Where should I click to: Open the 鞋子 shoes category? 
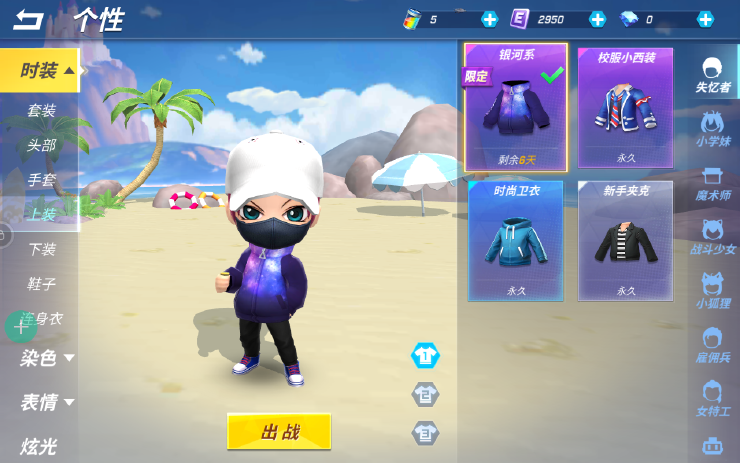coord(41,284)
